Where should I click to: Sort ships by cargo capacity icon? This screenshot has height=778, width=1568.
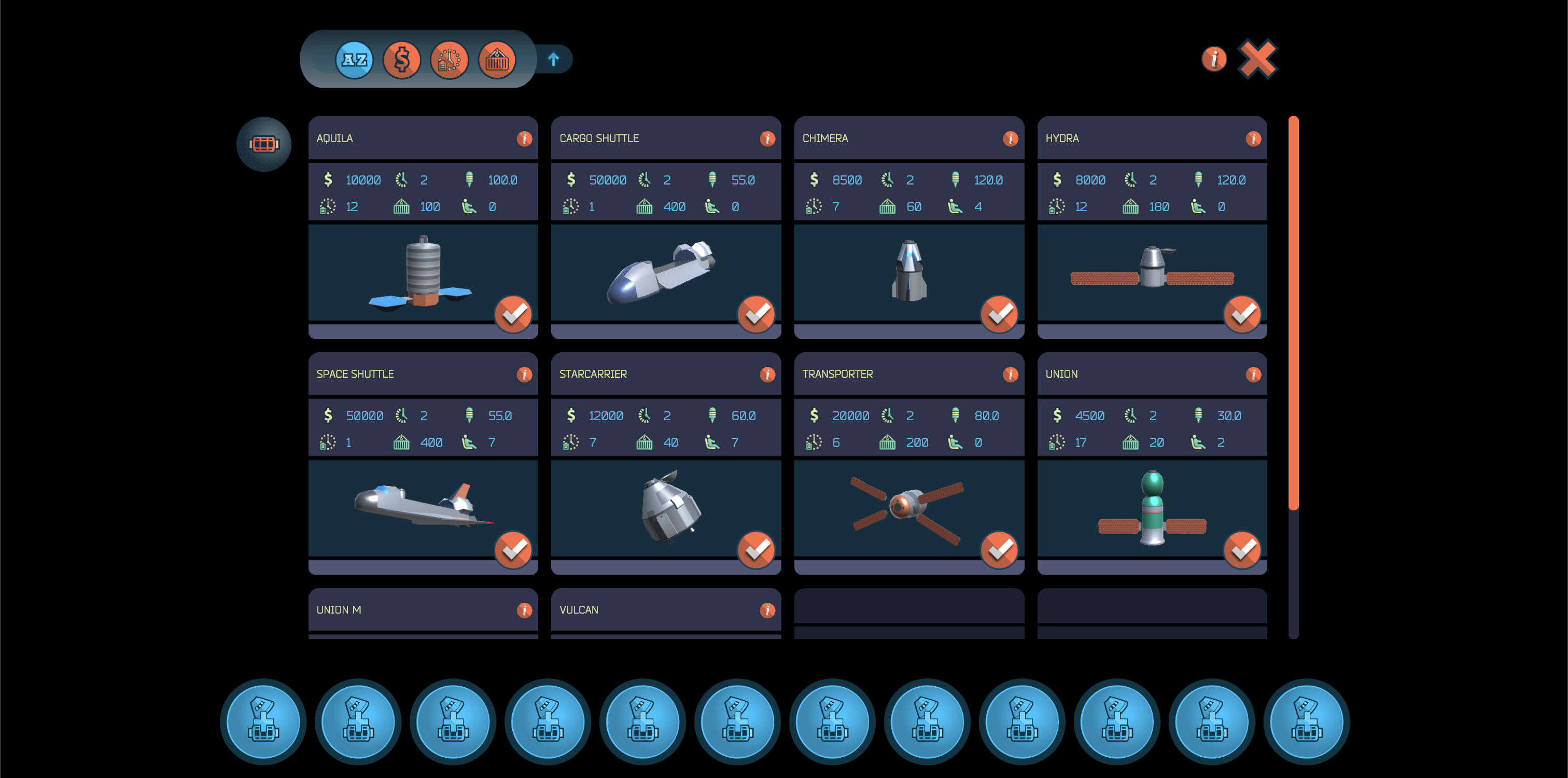tap(497, 59)
